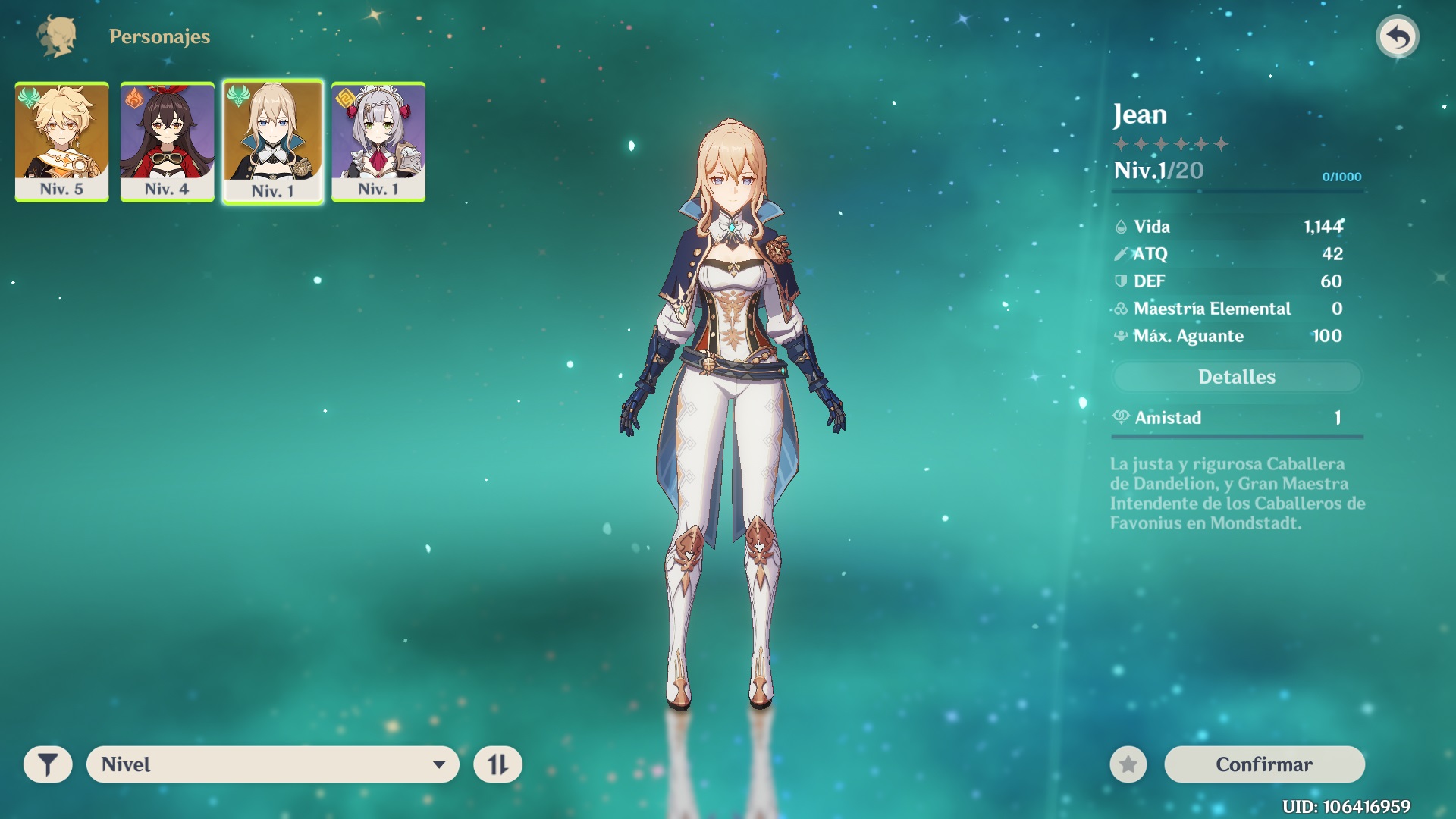Screen dimensions: 1456x819
Task: Confirm the character selection with Confirmar
Action: [x=1264, y=764]
